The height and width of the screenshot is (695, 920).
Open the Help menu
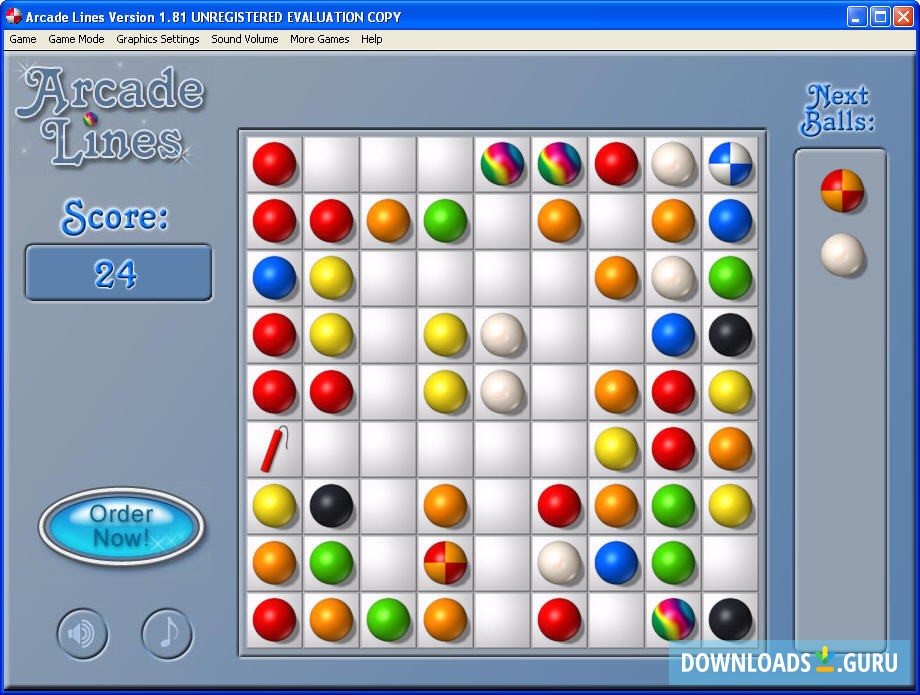click(x=372, y=39)
